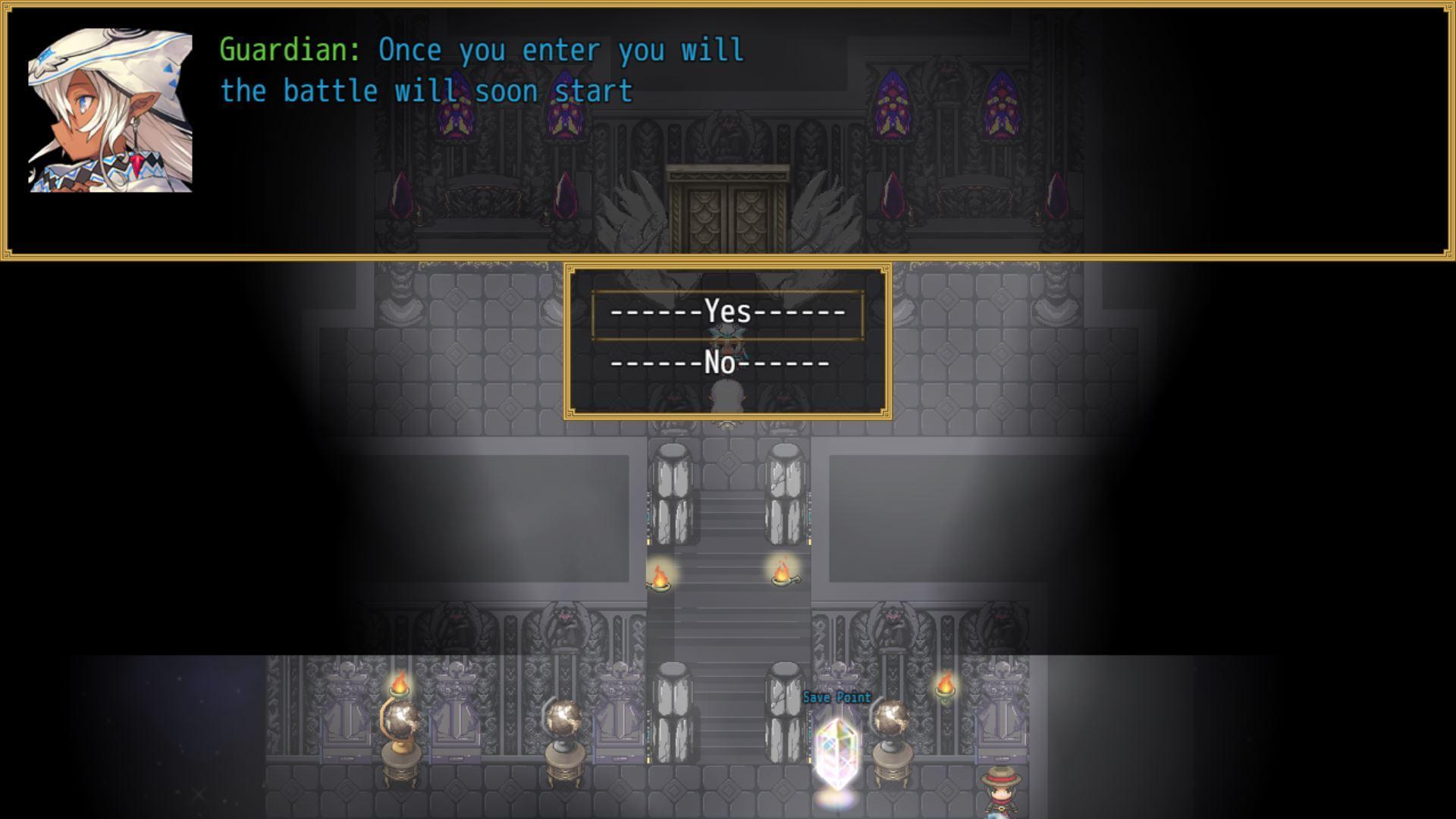Click the golden border of the choice window
The width and height of the screenshot is (1456, 819).
pyautogui.click(x=728, y=265)
